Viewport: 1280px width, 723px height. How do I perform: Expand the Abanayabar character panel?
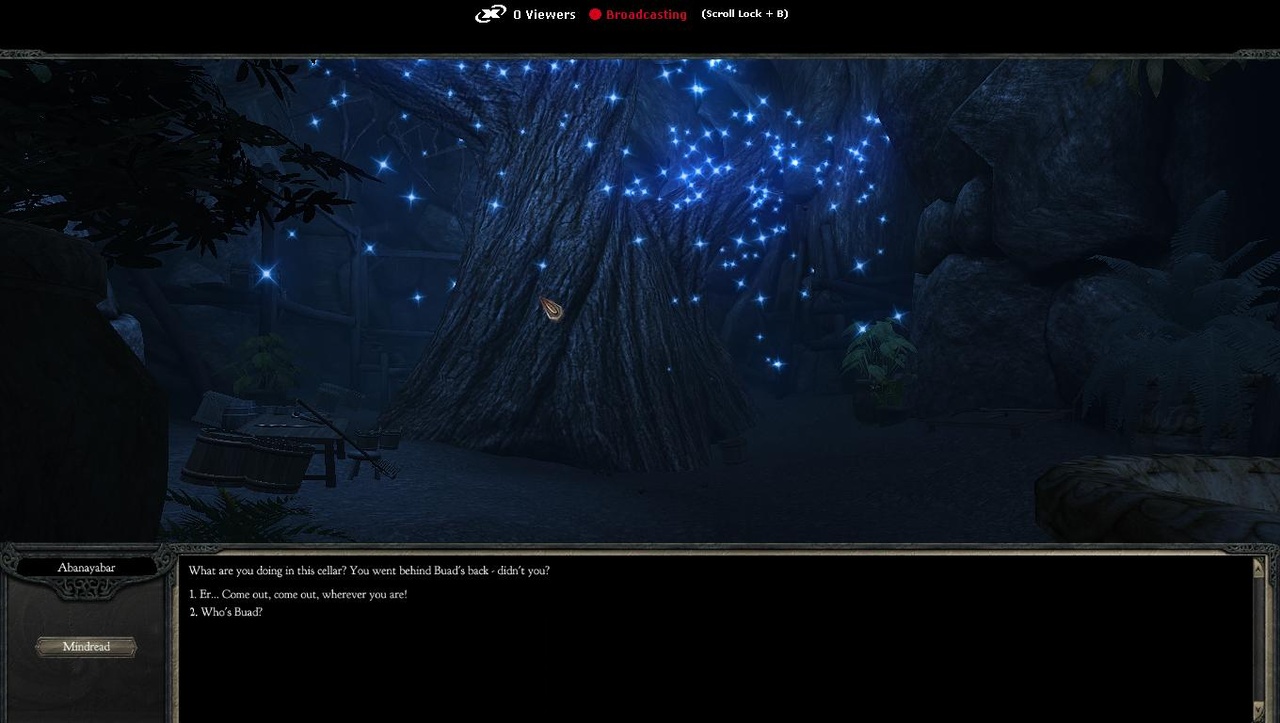click(x=86, y=646)
